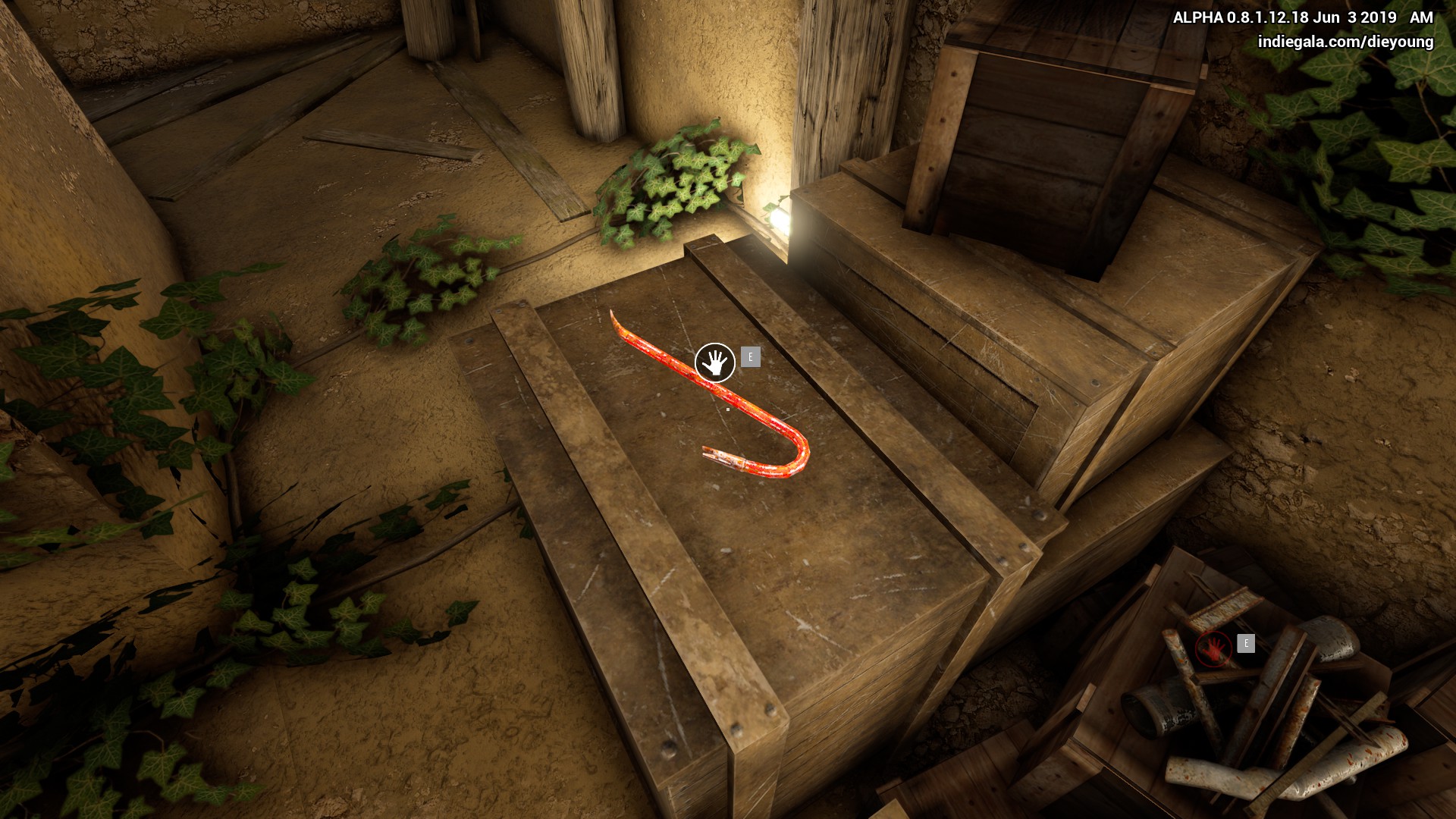1456x819 pixels.
Task: Click the white hand interaction icon
Action: (x=714, y=362)
